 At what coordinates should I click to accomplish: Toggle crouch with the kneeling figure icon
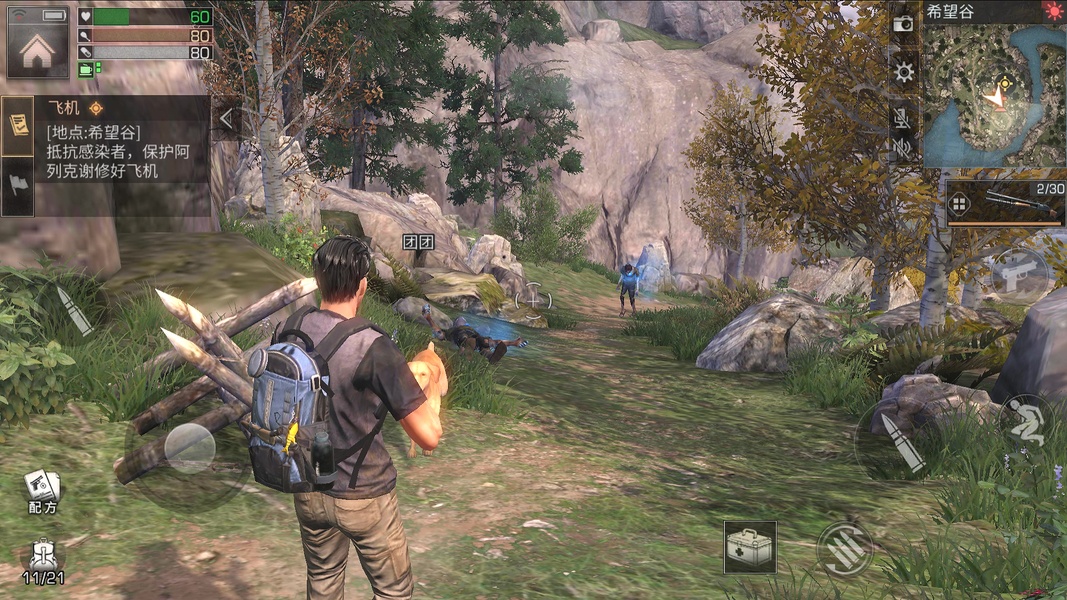[x=1025, y=422]
